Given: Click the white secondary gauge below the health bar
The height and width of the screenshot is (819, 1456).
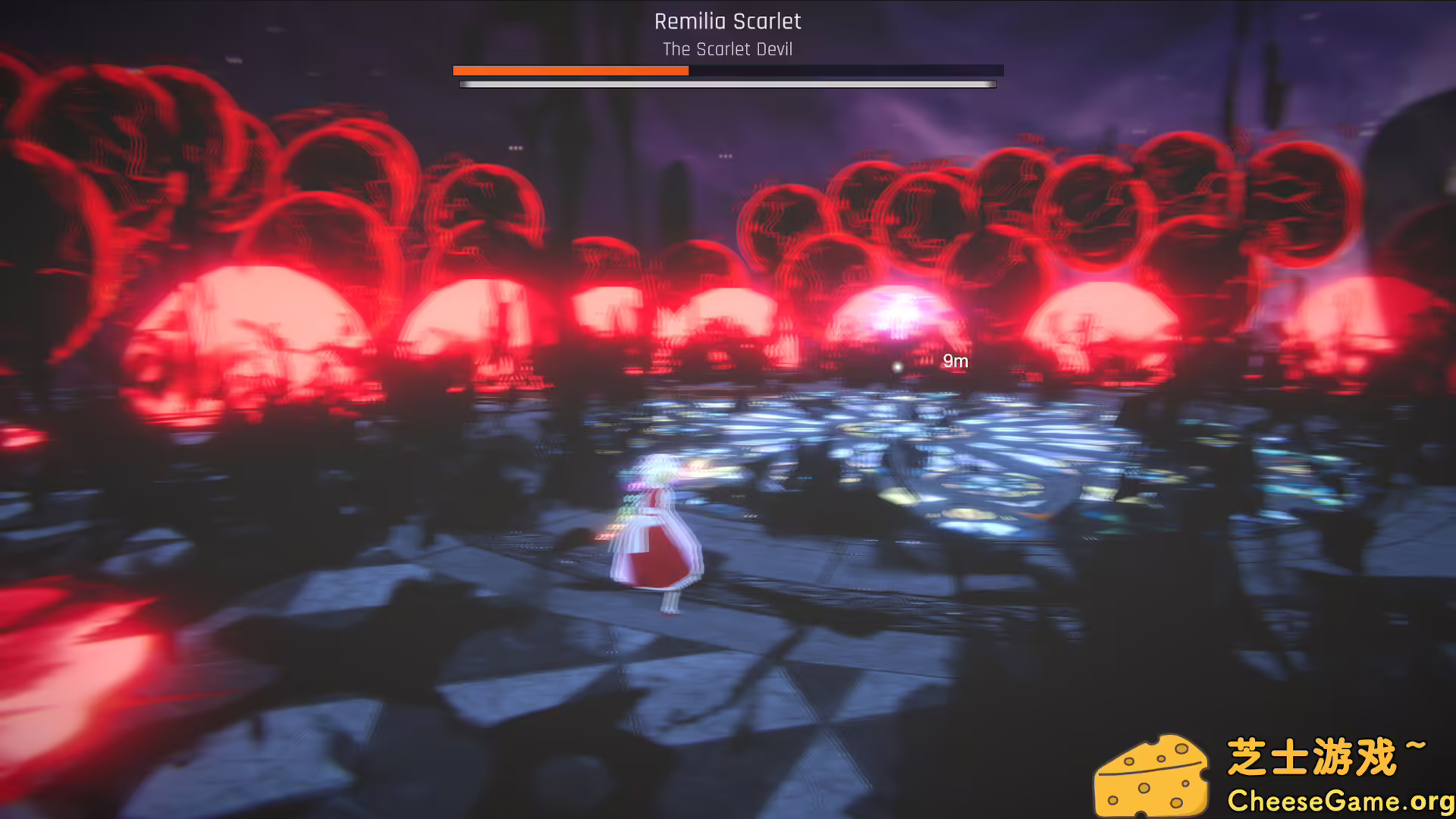Looking at the screenshot, I should click(726, 83).
